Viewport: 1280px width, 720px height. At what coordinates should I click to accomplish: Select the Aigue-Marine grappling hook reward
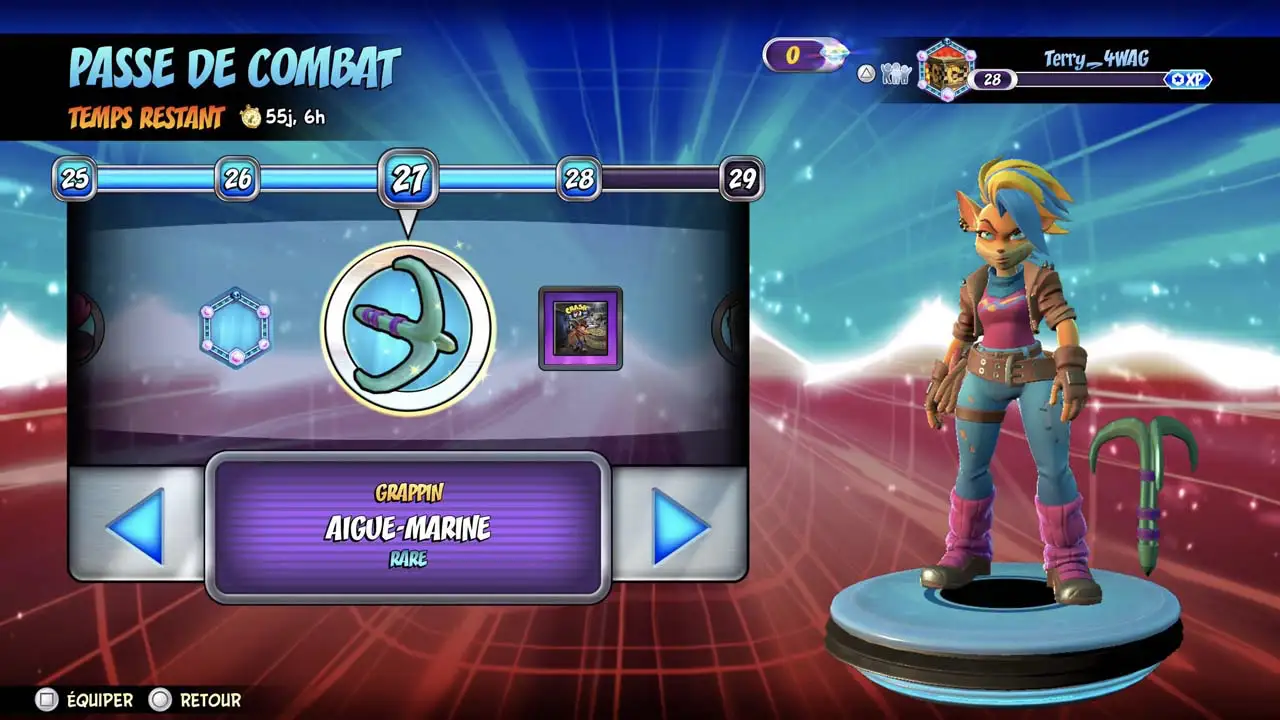point(408,328)
